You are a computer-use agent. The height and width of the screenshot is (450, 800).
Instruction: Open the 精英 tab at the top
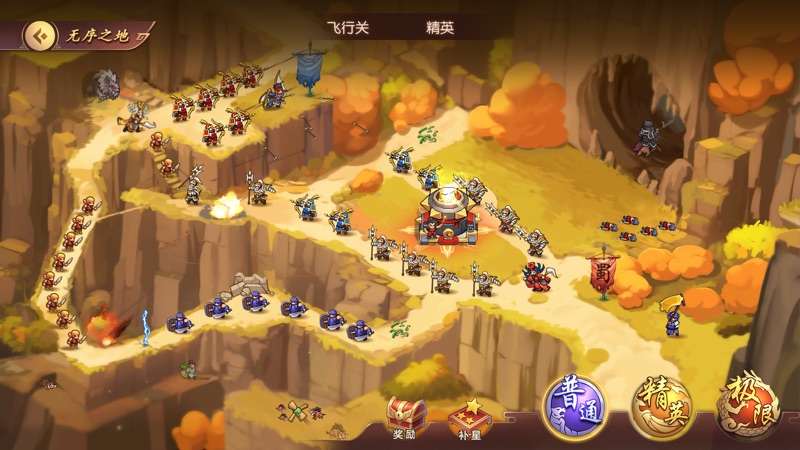pos(440,28)
